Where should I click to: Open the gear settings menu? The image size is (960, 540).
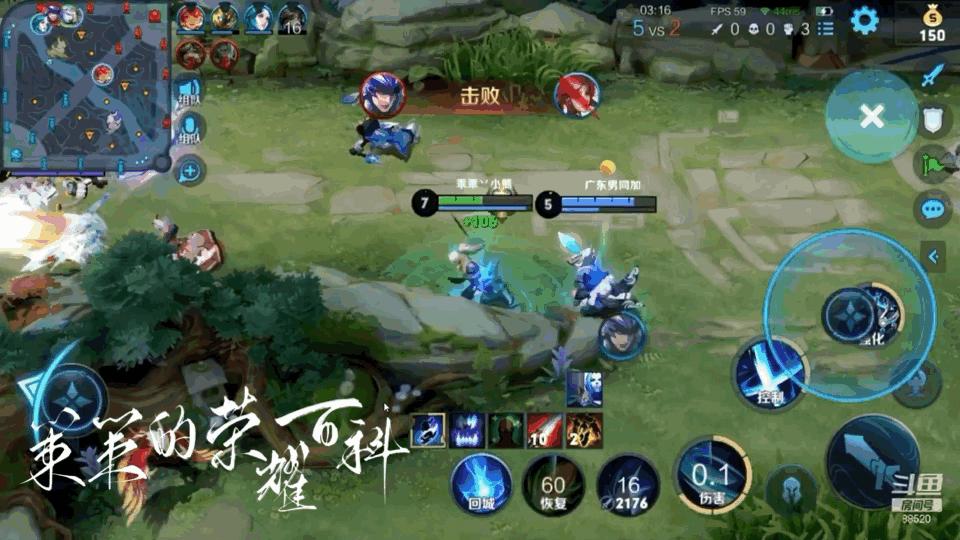pyautogui.click(x=864, y=19)
